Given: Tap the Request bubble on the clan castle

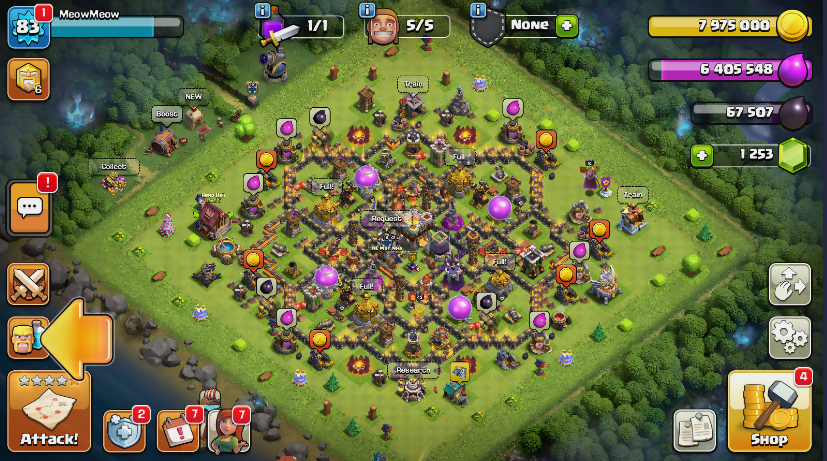Looking at the screenshot, I should click(x=386, y=218).
